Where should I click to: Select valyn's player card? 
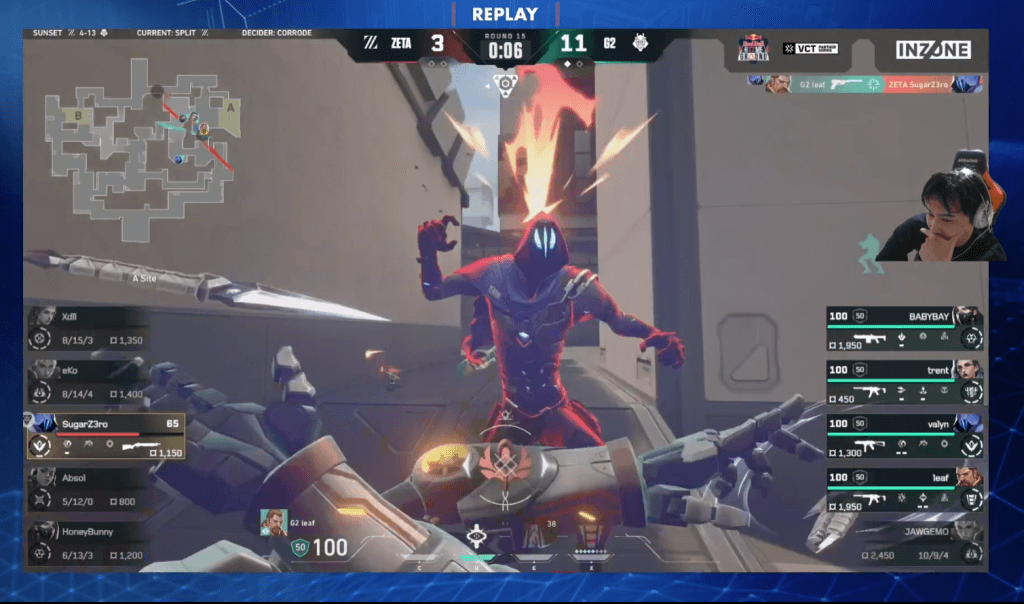tap(904, 437)
